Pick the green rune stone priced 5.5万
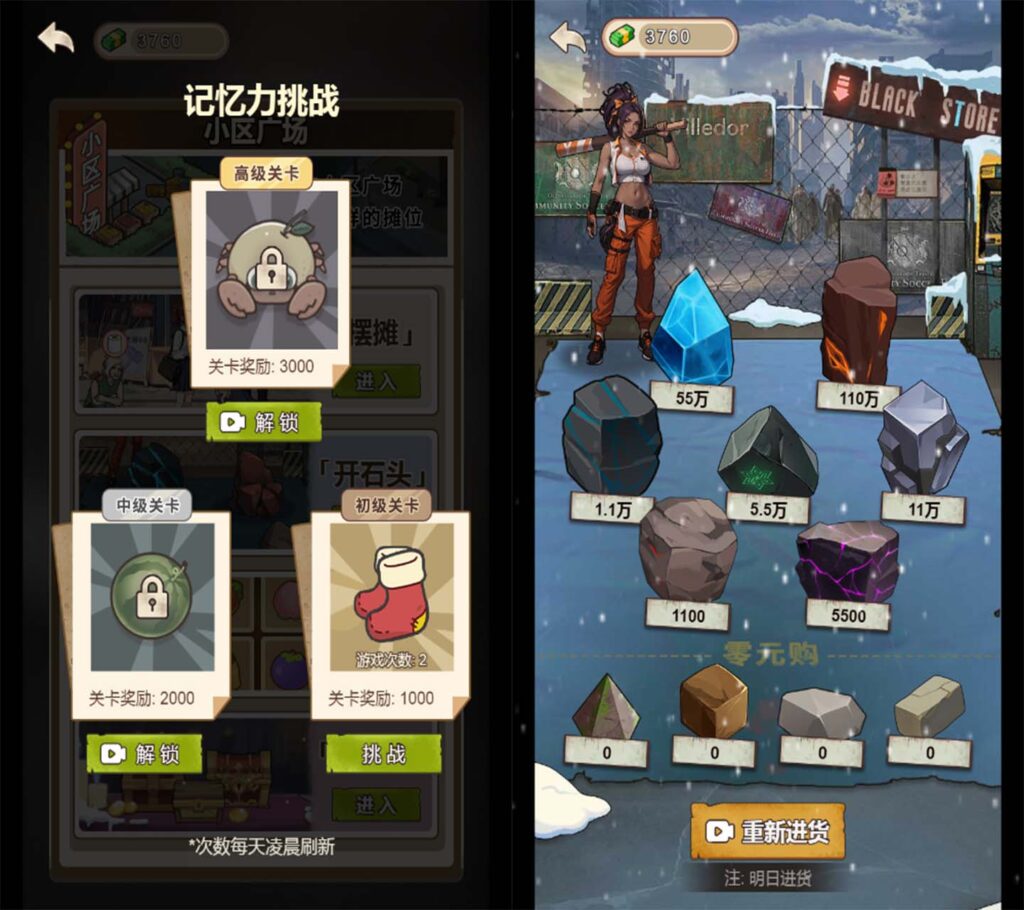This screenshot has width=1024, height=910. click(768, 452)
